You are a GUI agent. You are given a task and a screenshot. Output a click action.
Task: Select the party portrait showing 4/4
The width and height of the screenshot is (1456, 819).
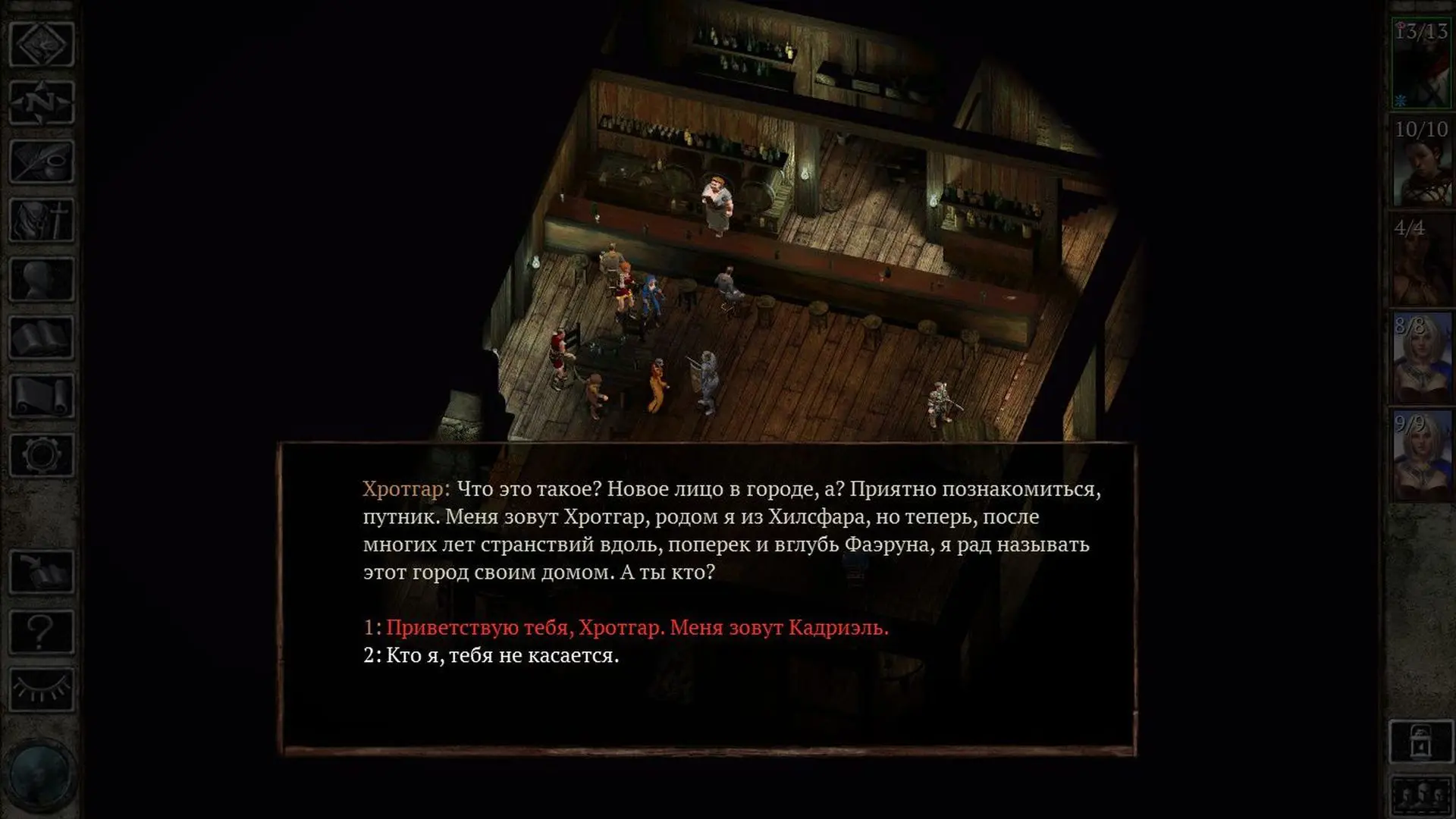[x=1421, y=260]
